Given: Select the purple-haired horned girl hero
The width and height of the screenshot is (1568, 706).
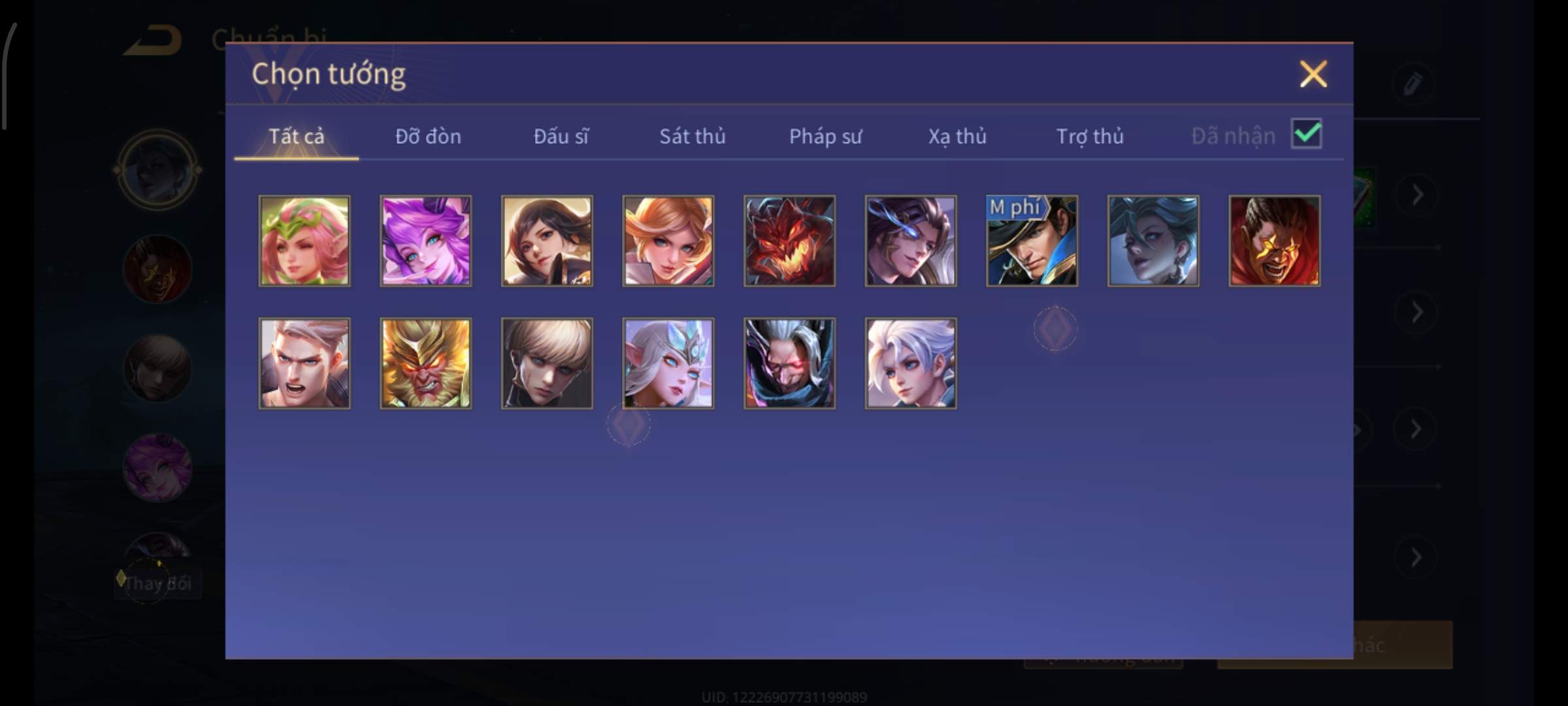Looking at the screenshot, I should pyautogui.click(x=426, y=241).
